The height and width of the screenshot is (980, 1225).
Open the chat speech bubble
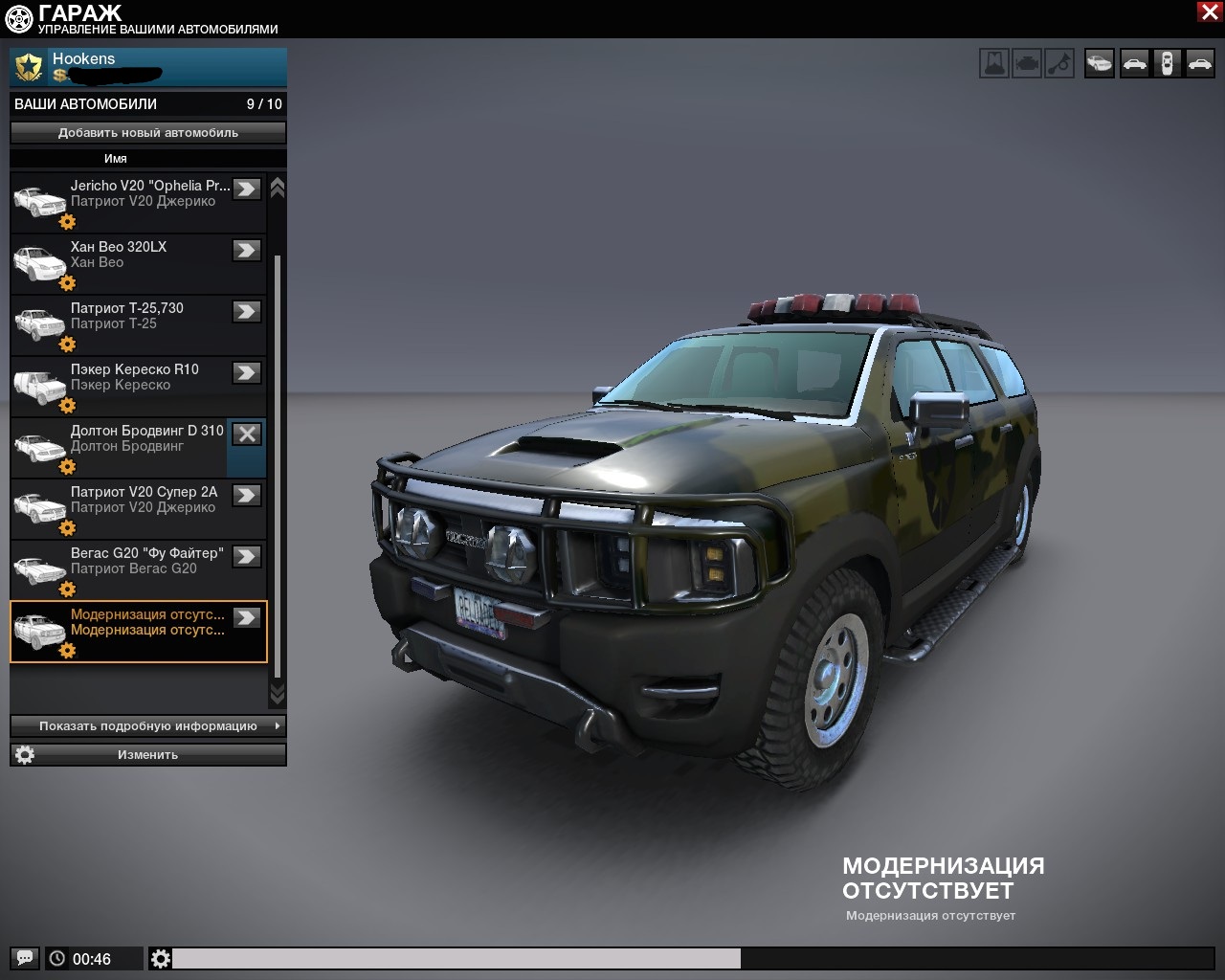coord(26,958)
